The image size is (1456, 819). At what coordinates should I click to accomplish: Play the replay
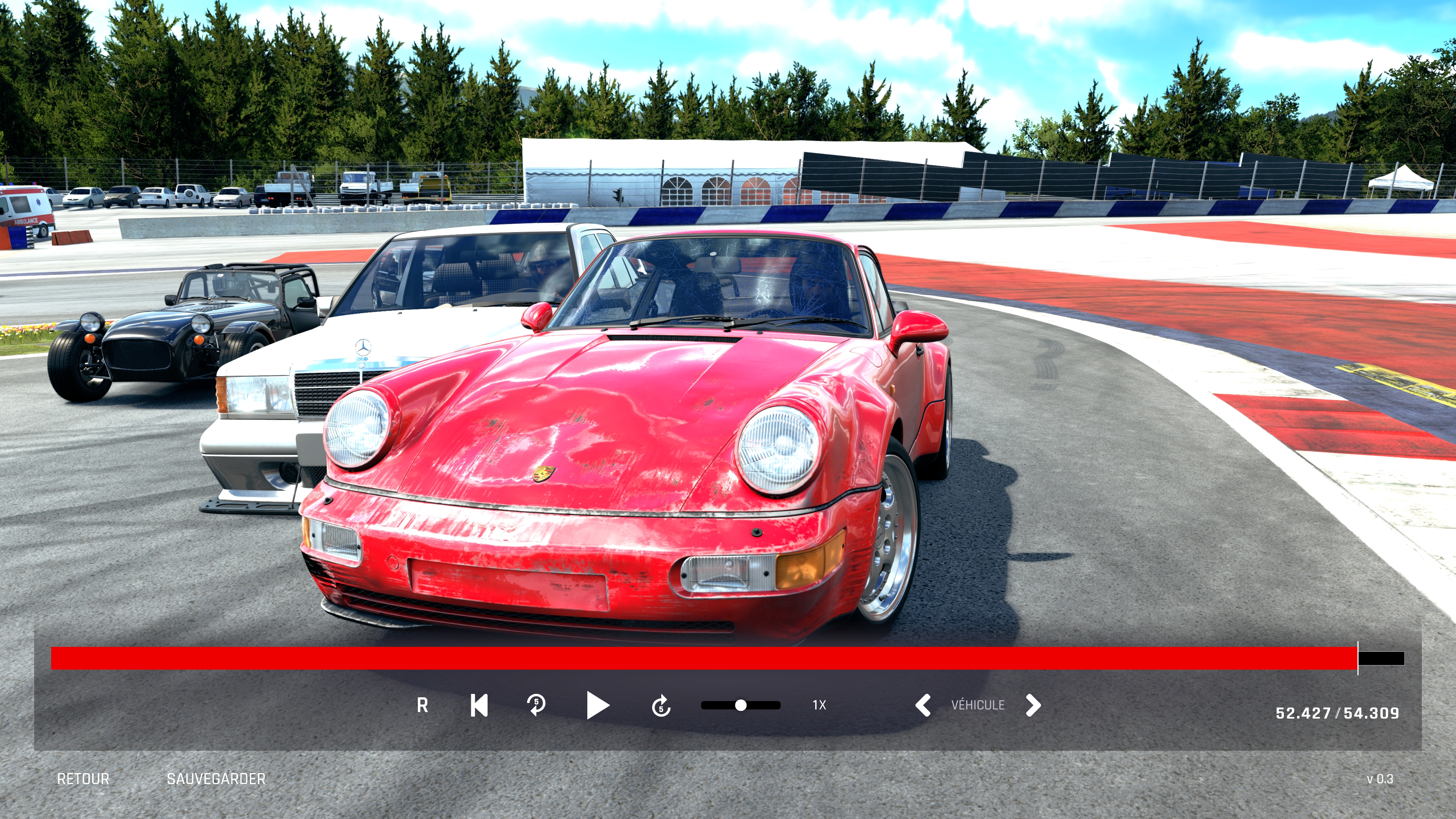(598, 705)
